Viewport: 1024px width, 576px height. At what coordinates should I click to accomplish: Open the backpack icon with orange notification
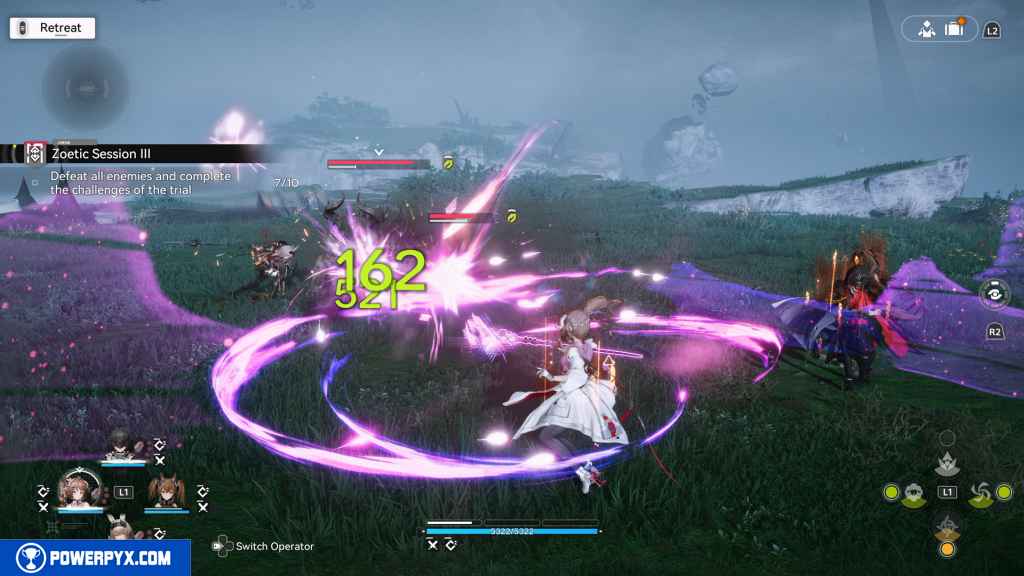coord(954,29)
